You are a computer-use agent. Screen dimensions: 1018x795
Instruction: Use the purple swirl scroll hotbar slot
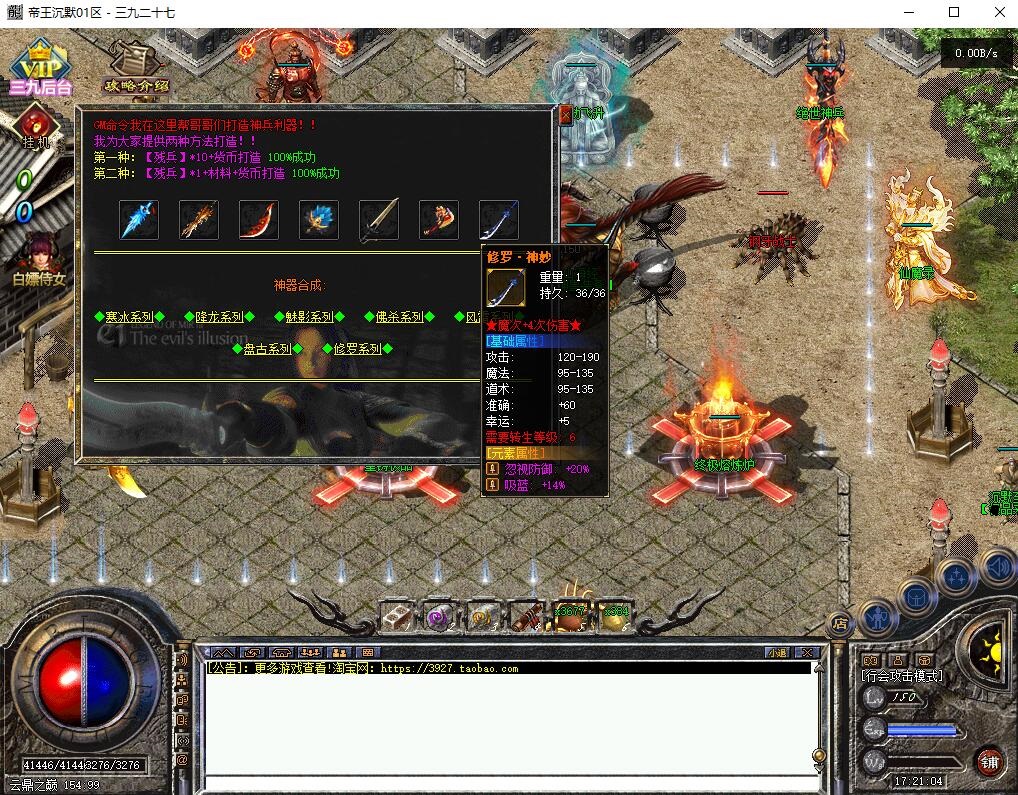pos(440,617)
